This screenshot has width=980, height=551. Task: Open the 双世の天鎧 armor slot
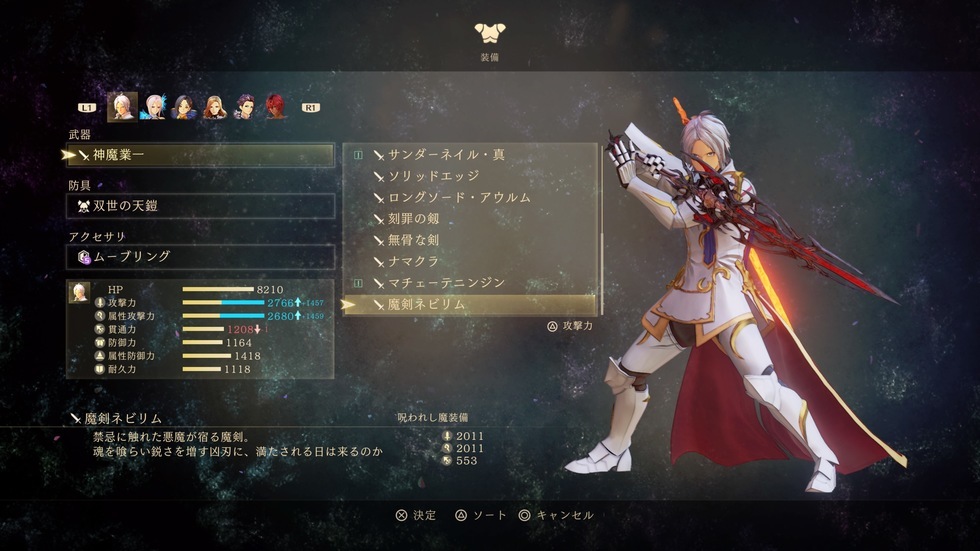(200, 206)
